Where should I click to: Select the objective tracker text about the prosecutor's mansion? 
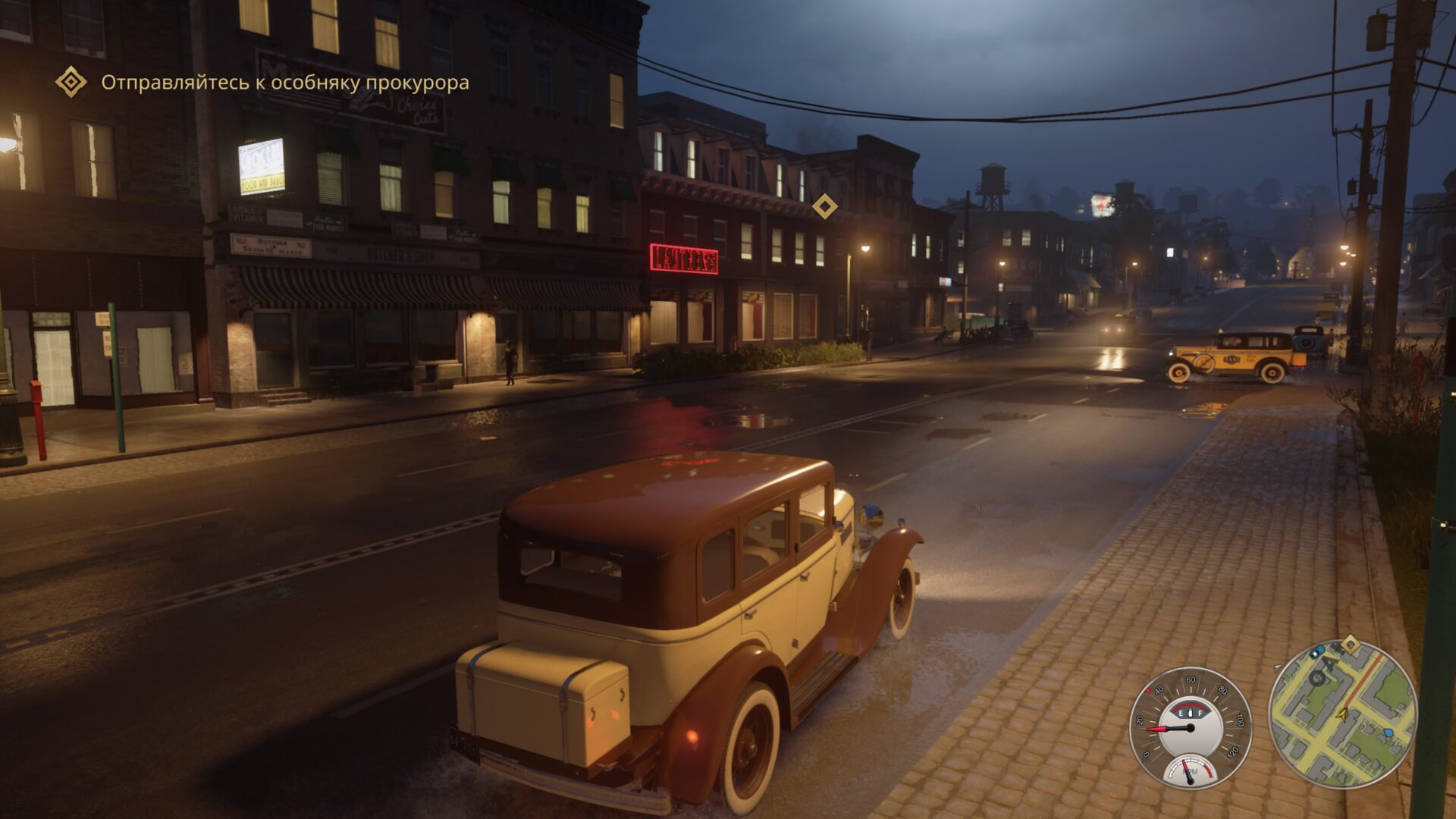[x=285, y=83]
